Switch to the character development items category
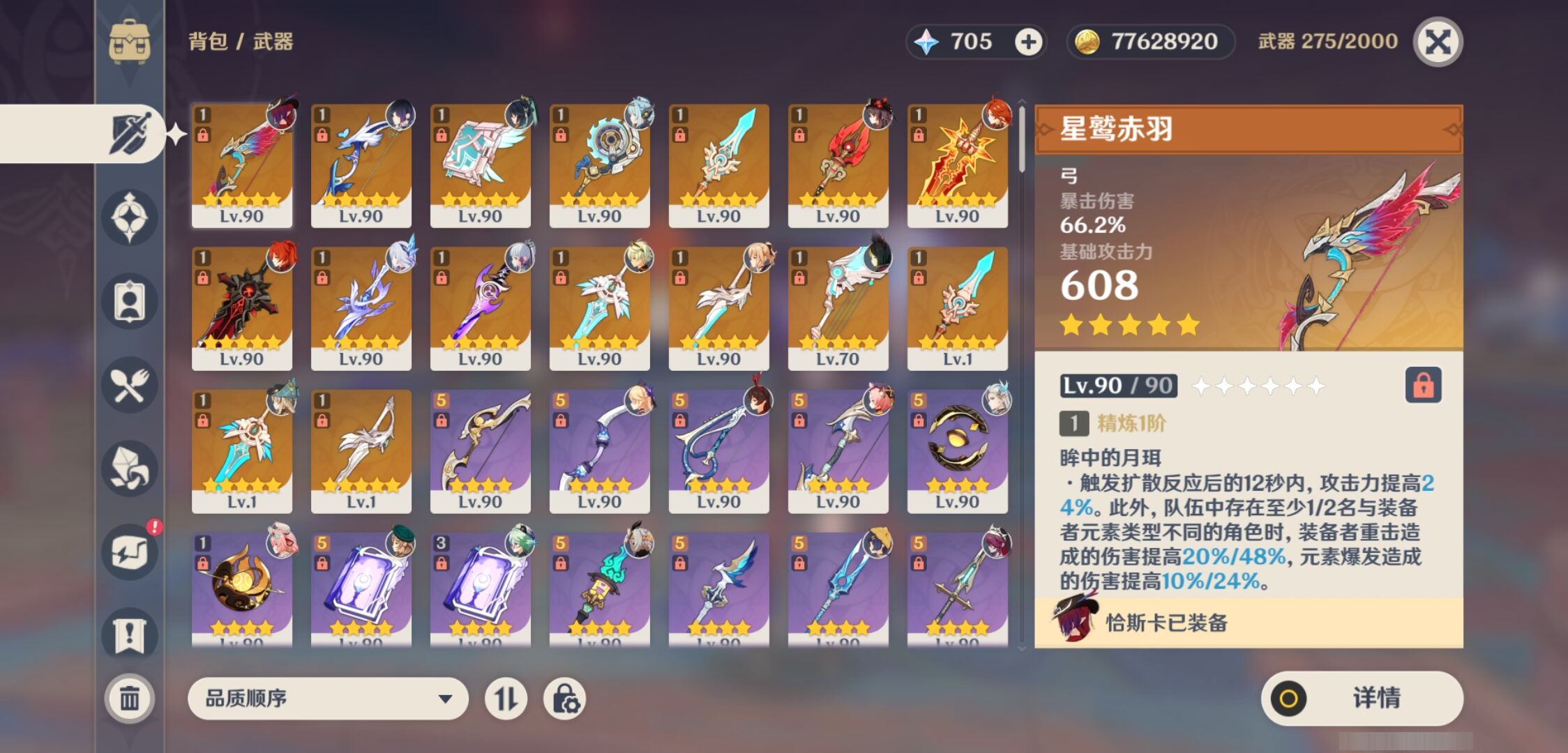The height and width of the screenshot is (753, 1568). (x=130, y=300)
